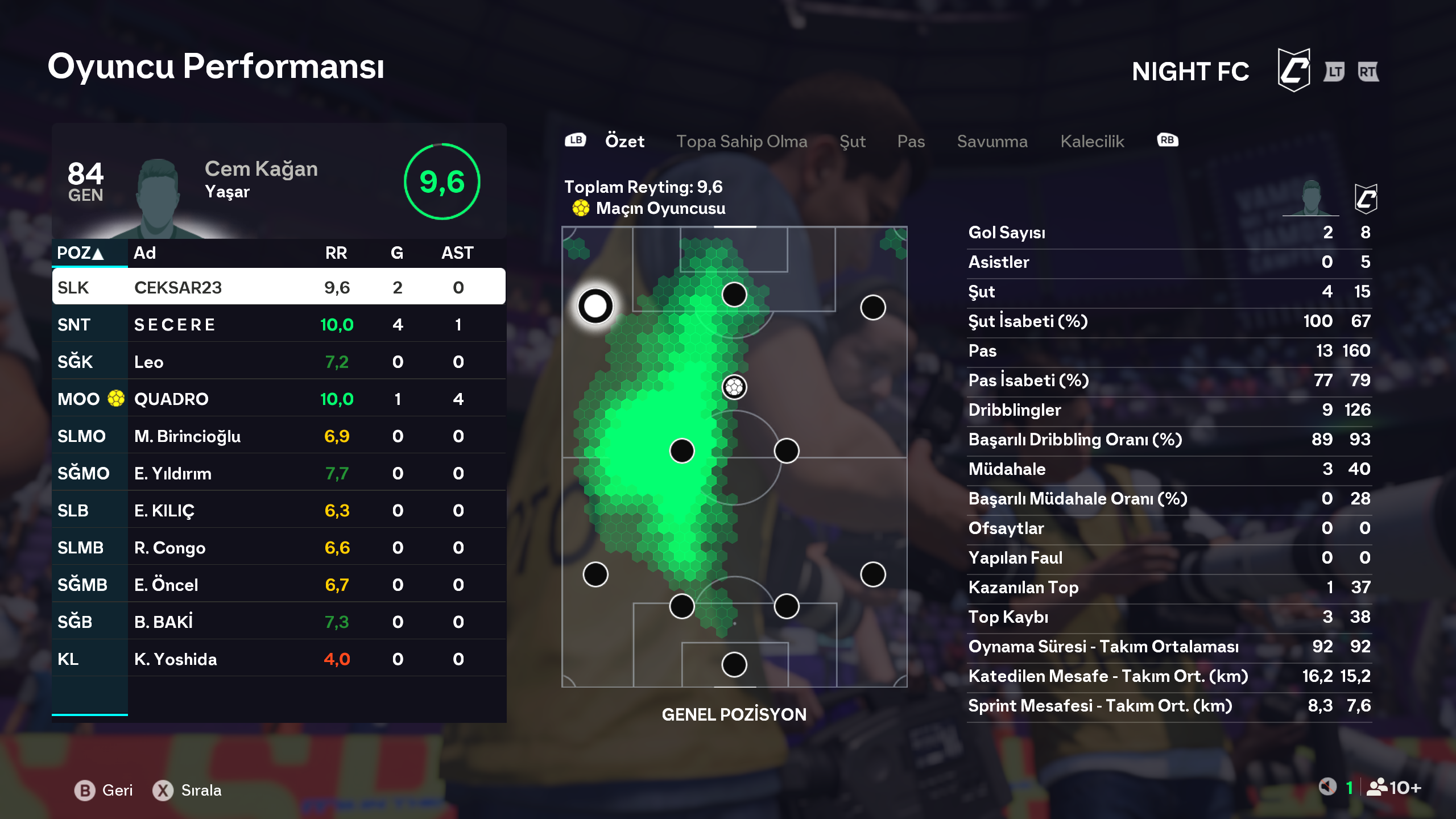1456x819 pixels.
Task: Select E. KILIÇ player row
Action: click(x=279, y=510)
